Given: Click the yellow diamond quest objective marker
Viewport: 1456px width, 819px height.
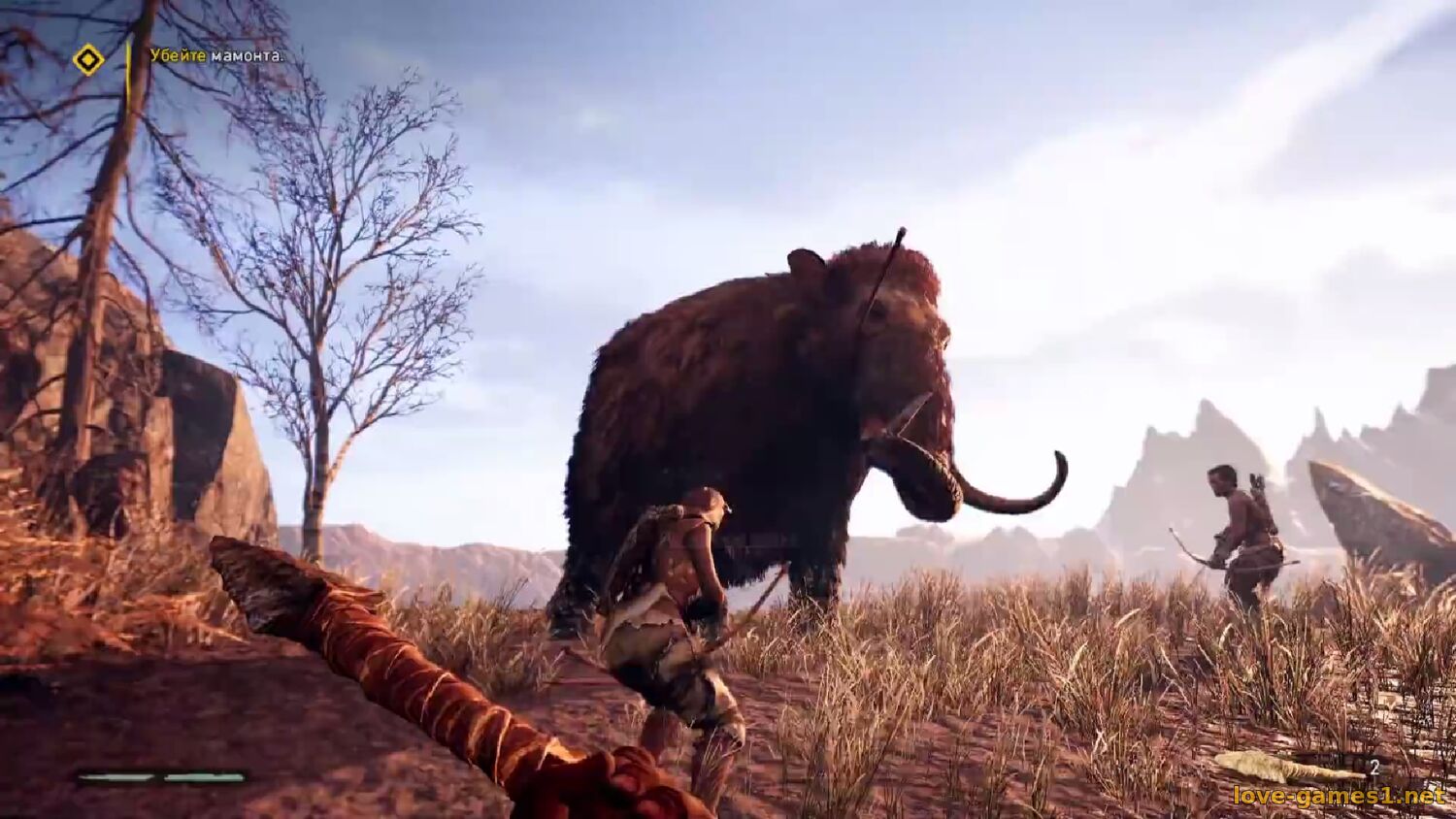Looking at the screenshot, I should click(x=88, y=60).
